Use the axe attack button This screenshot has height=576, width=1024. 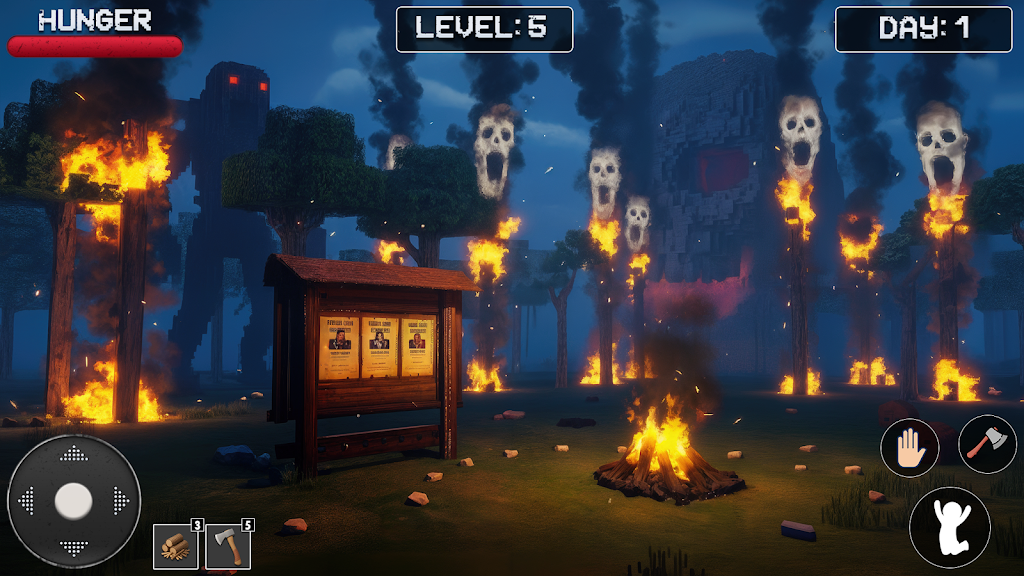tap(987, 443)
